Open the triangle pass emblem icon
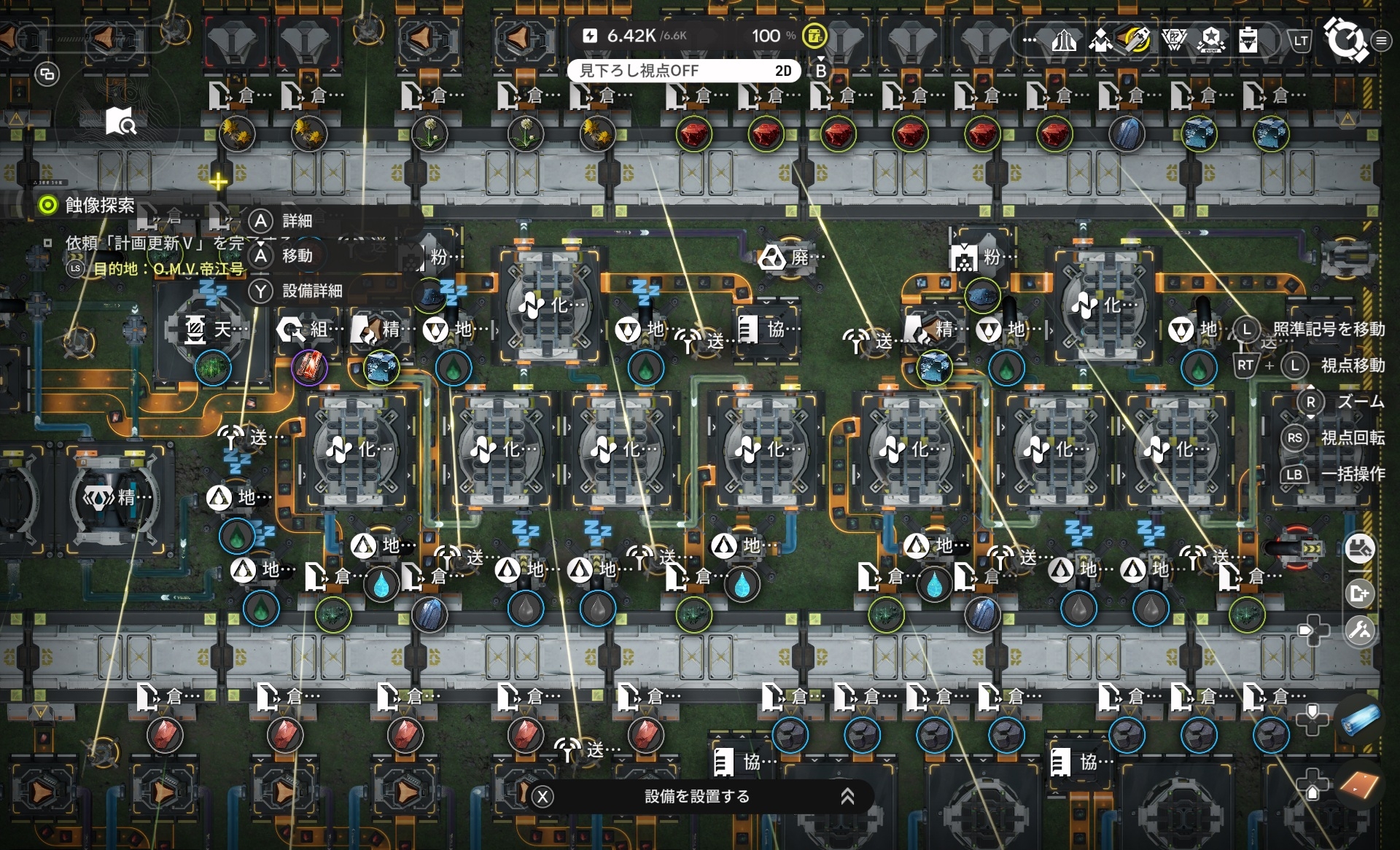The height and width of the screenshot is (850, 1400). click(1174, 40)
